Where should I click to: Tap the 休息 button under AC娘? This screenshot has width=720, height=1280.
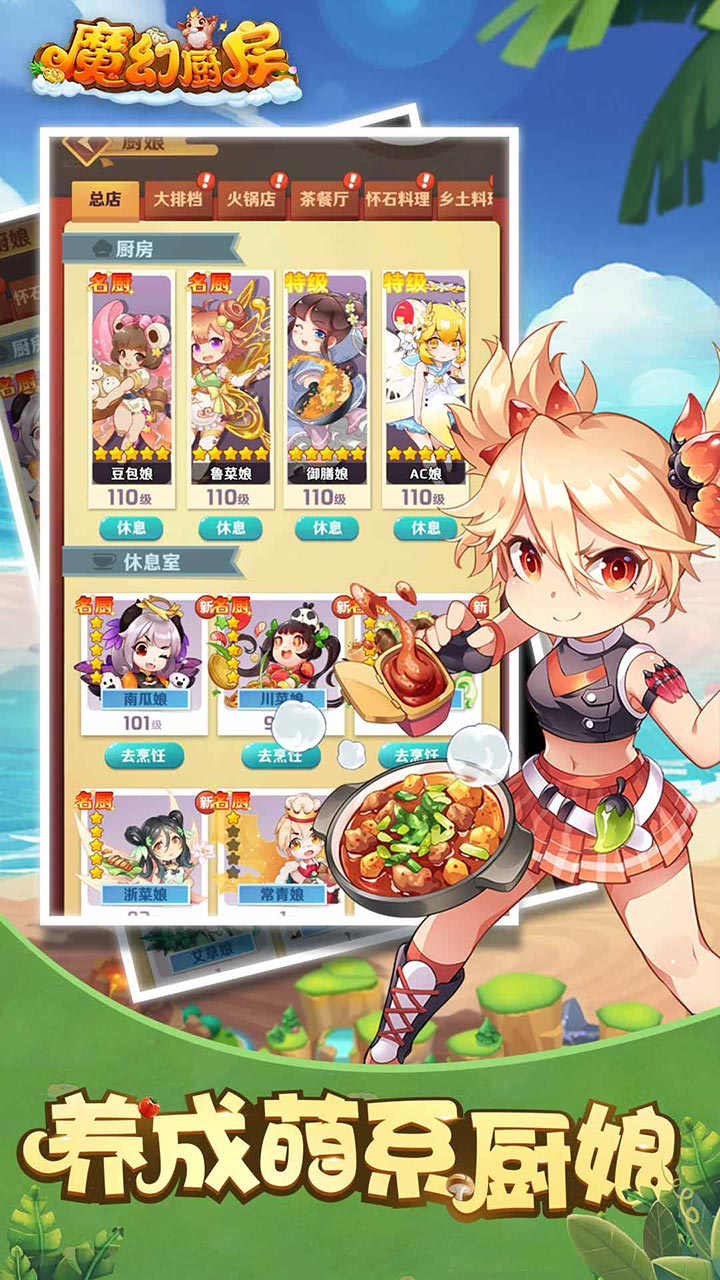point(425,528)
